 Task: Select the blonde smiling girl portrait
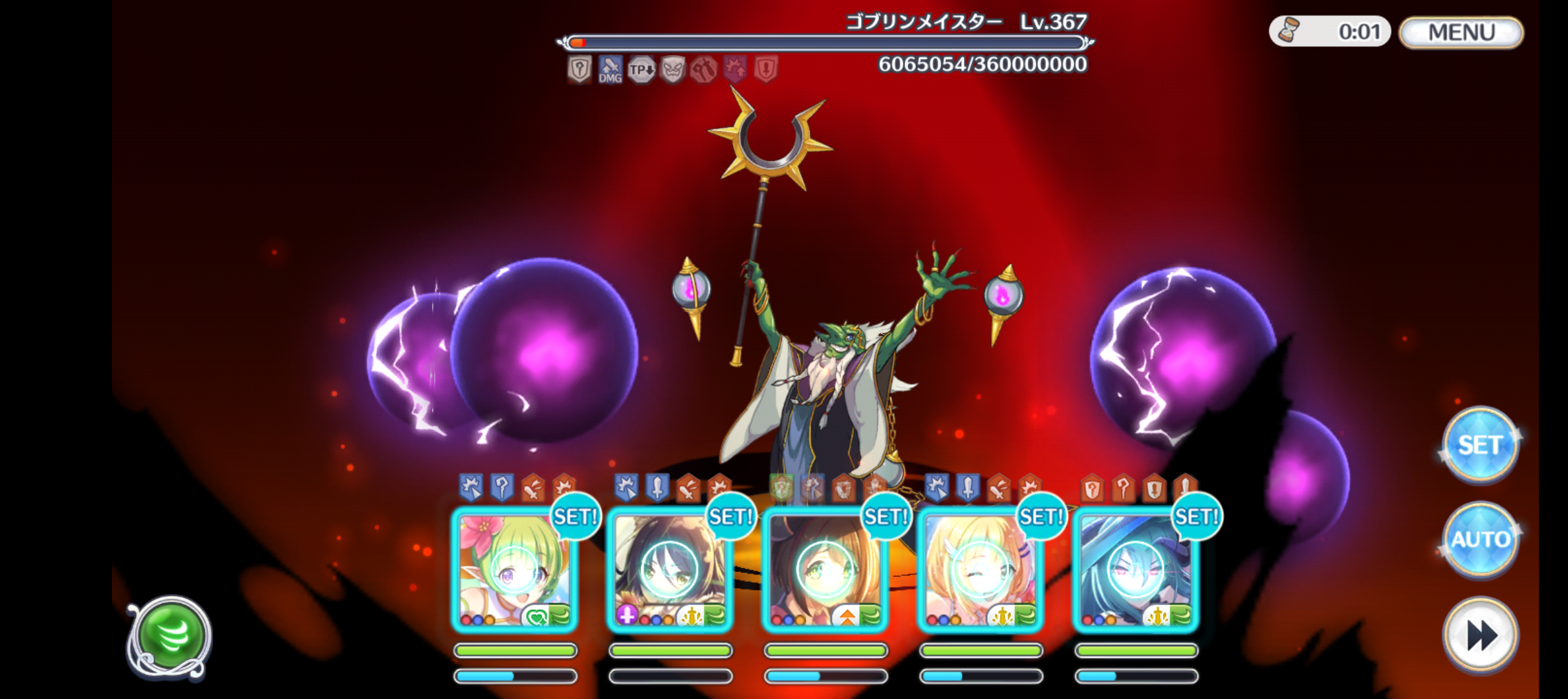pos(981,570)
